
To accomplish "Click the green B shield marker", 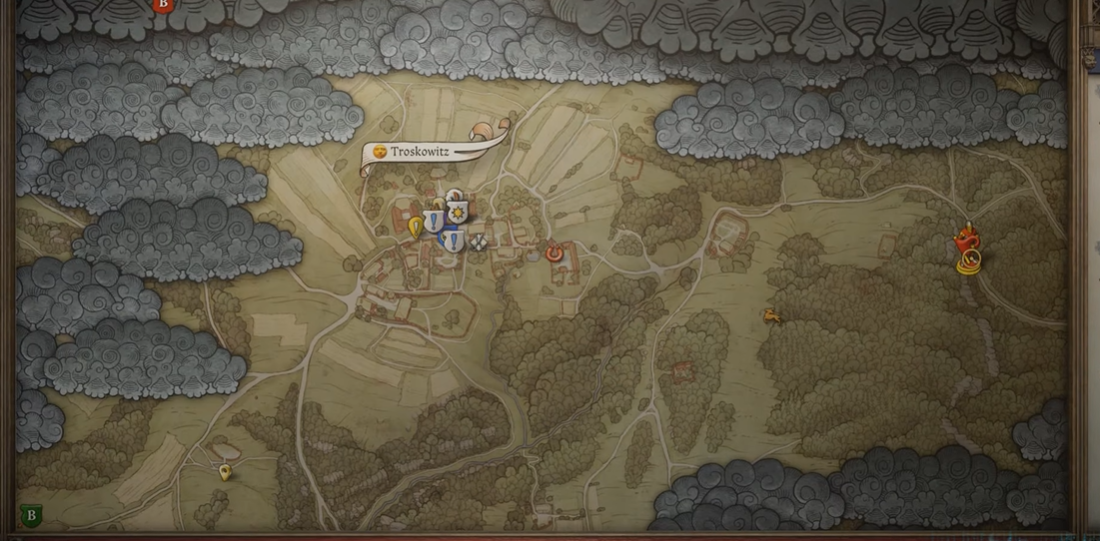I will [x=31, y=516].
